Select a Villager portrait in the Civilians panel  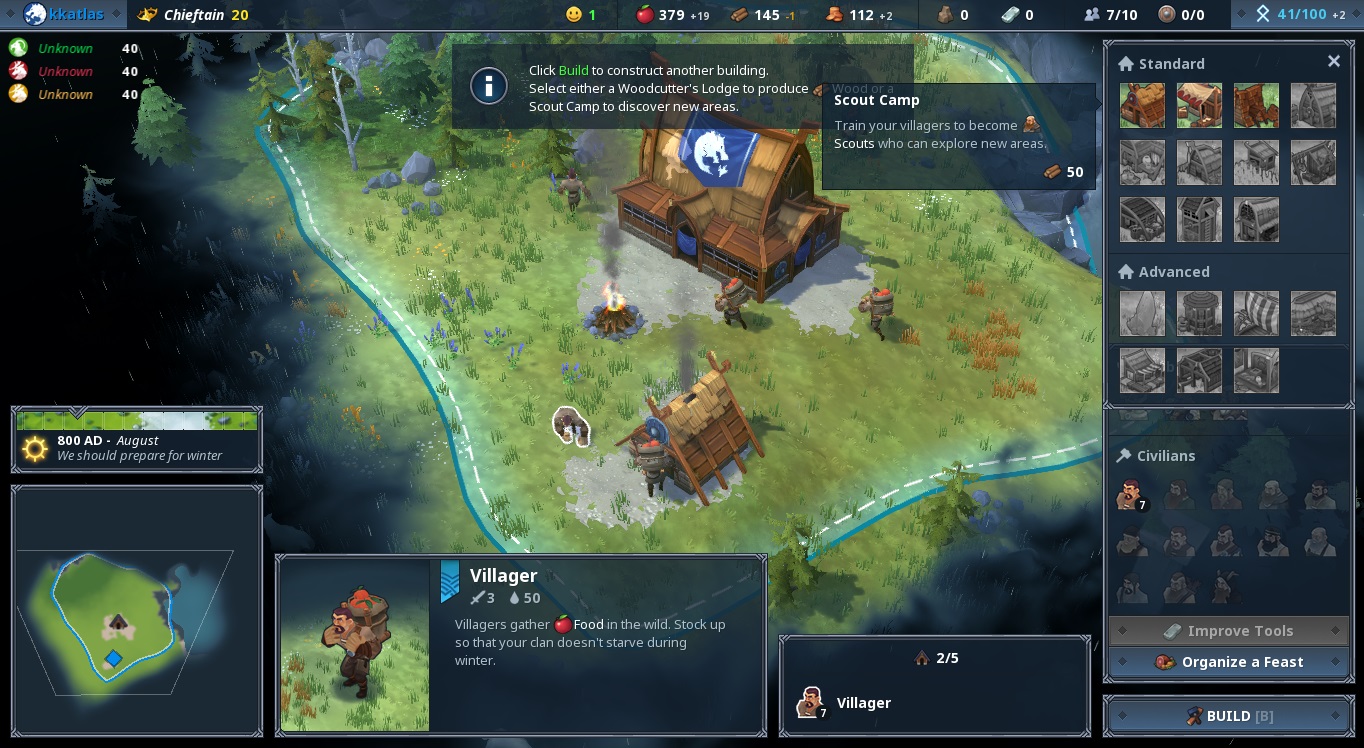click(x=1131, y=495)
